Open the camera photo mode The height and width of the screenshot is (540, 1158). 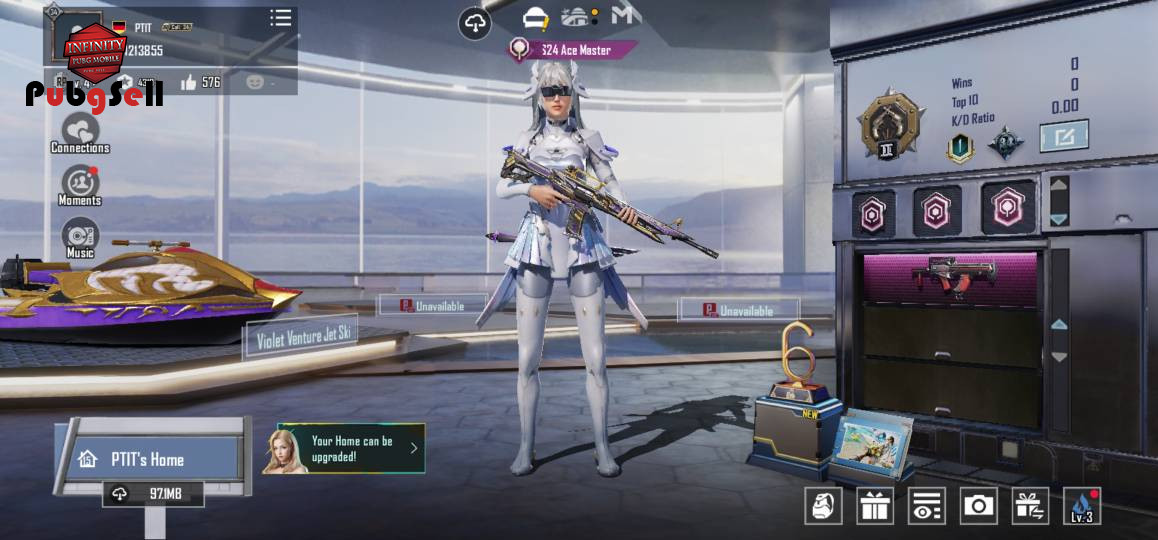tap(978, 506)
